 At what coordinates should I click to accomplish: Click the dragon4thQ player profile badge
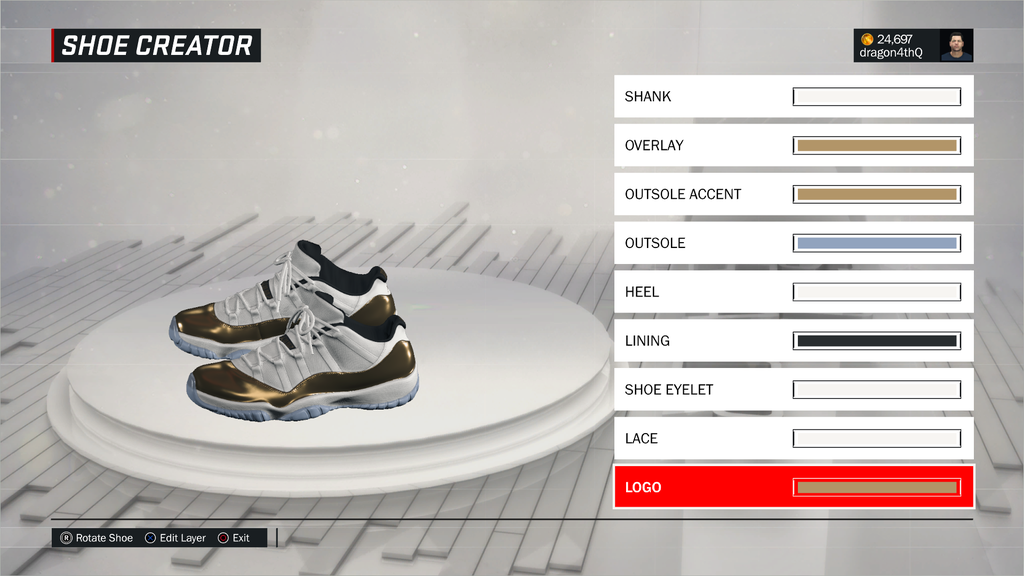coord(912,45)
